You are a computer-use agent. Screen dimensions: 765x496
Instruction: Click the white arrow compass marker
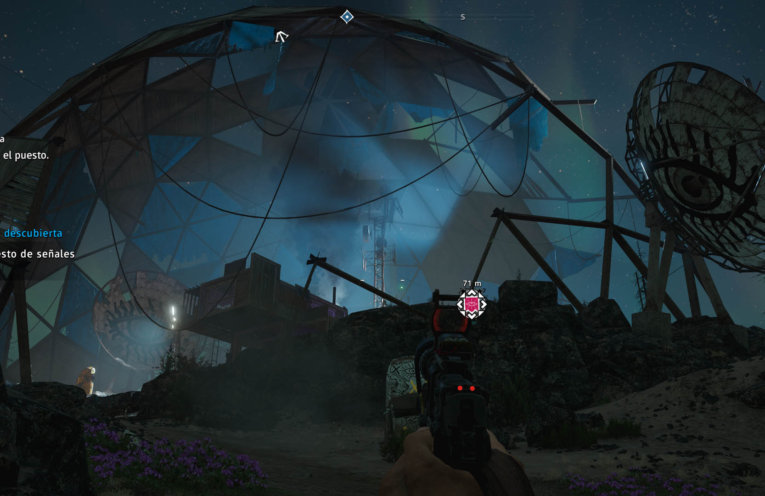pyautogui.click(x=282, y=38)
